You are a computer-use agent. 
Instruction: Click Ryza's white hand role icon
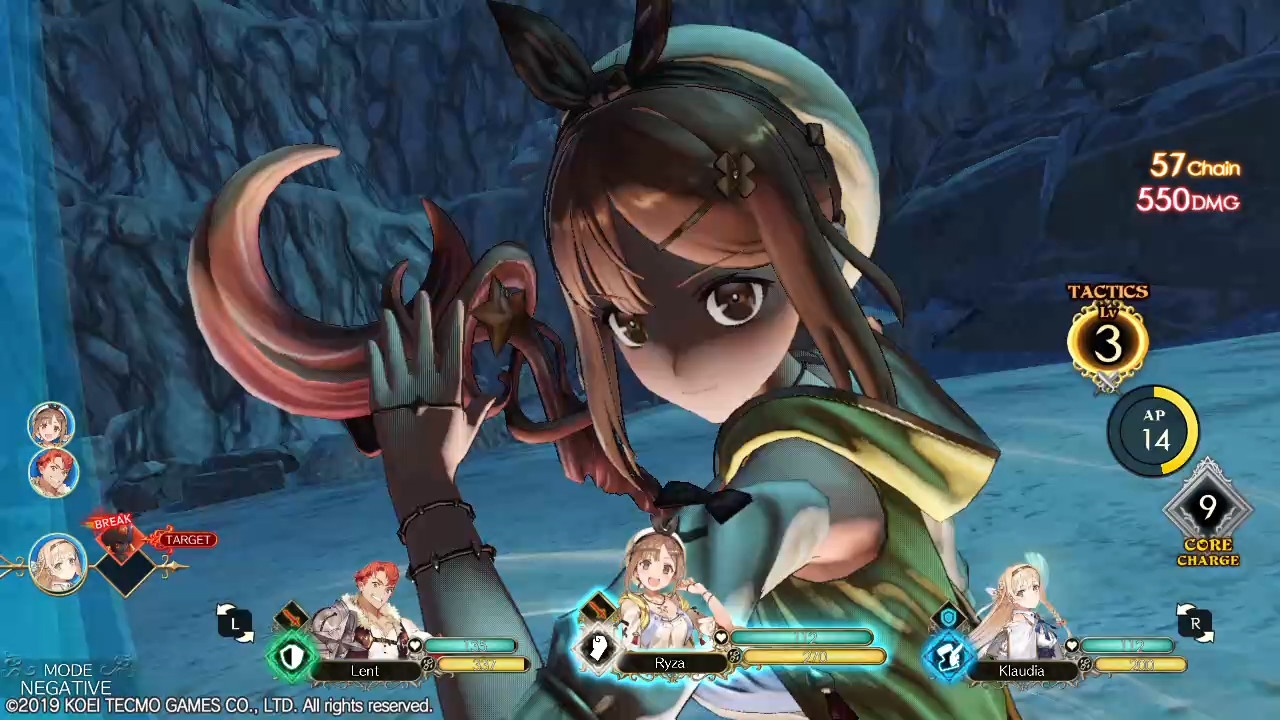click(x=597, y=648)
